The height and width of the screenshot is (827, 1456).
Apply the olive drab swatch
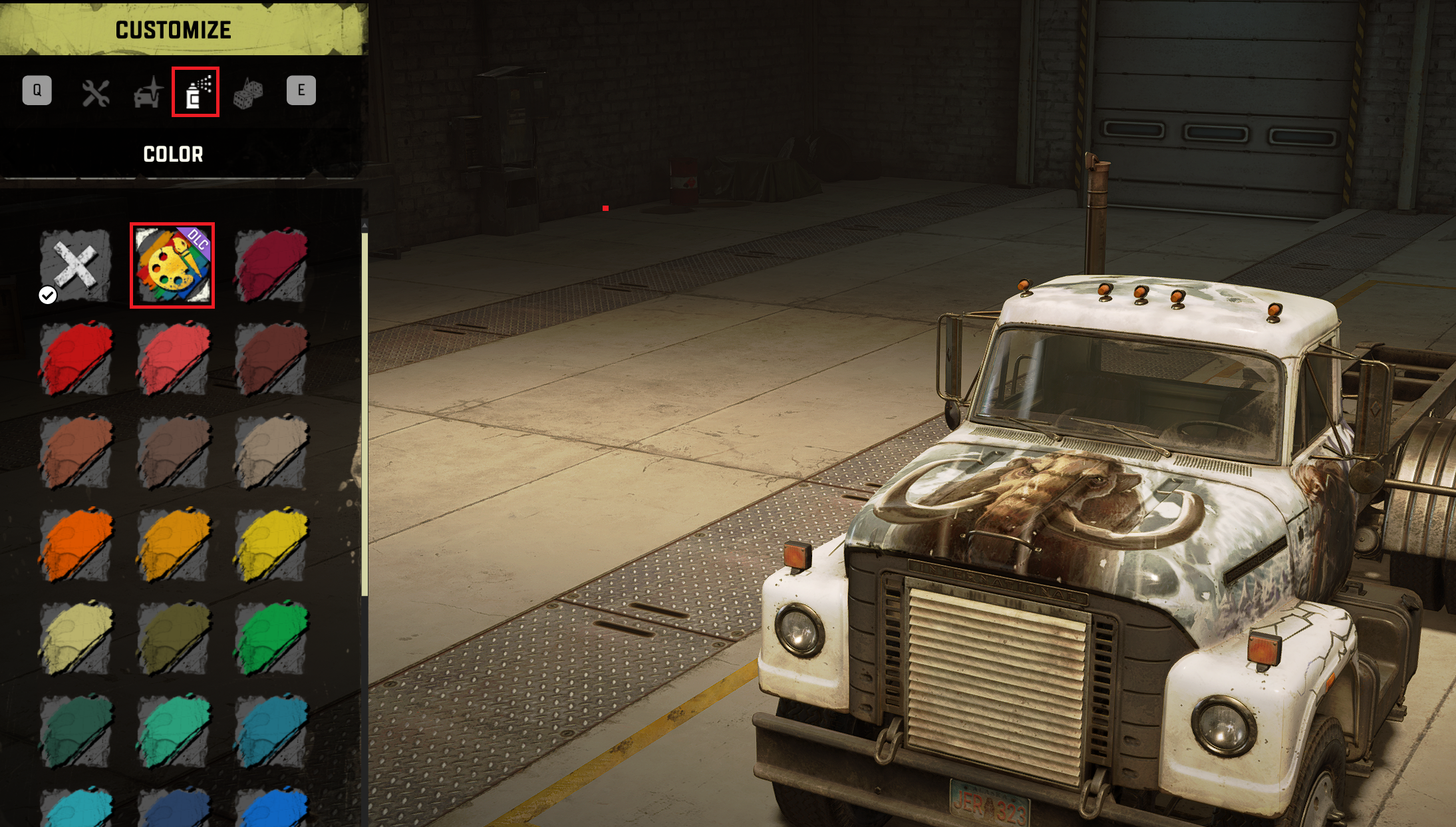pos(173,638)
